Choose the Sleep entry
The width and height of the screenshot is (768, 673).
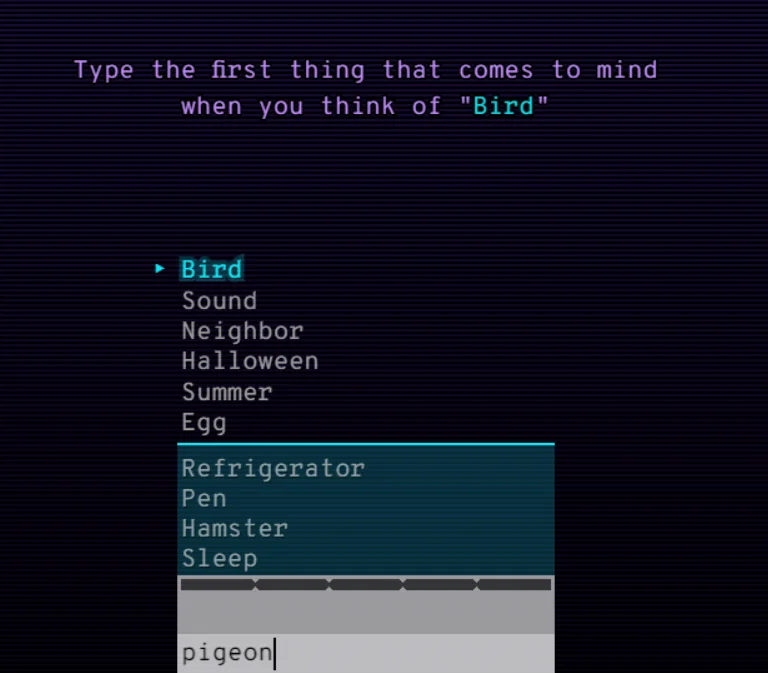click(x=219, y=558)
